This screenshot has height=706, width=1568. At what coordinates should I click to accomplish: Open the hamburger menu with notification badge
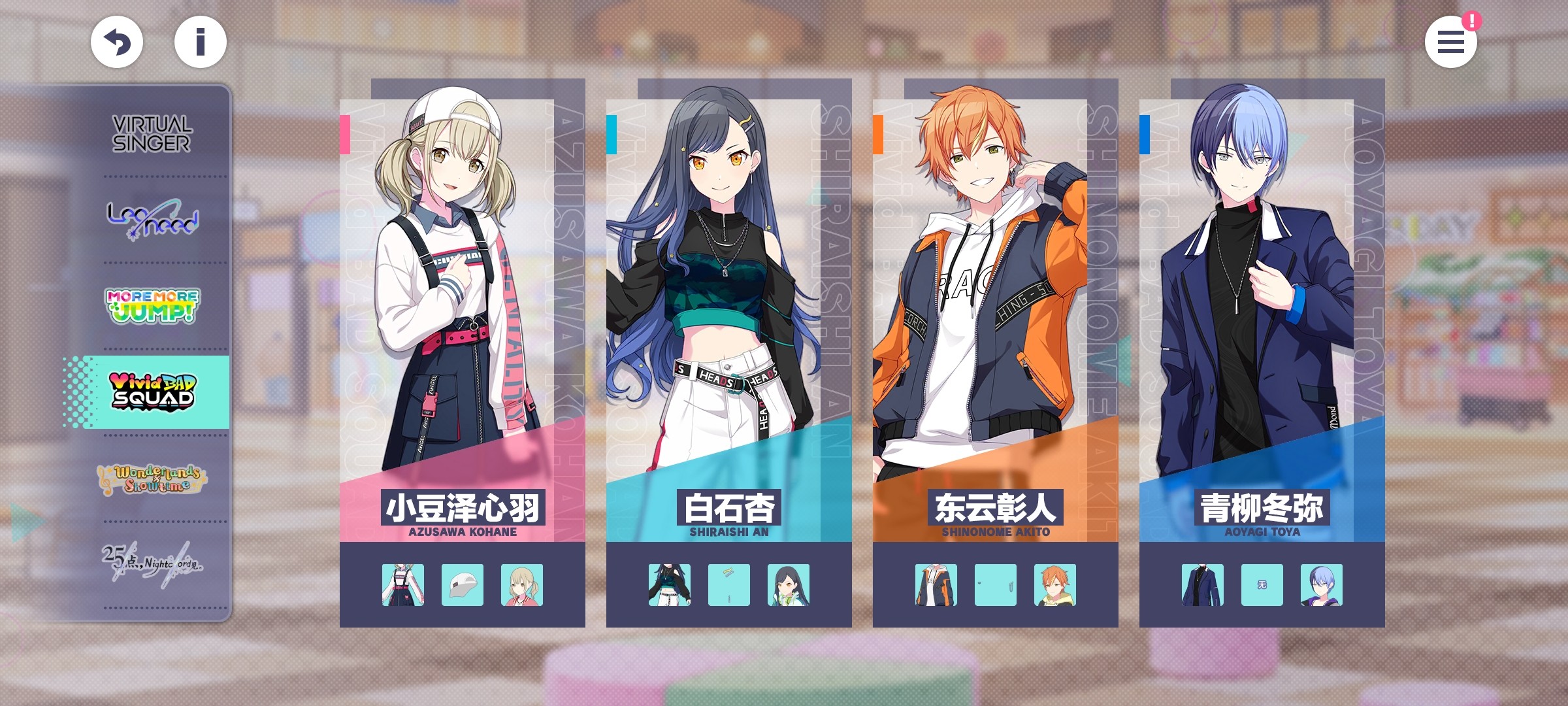(x=1452, y=41)
